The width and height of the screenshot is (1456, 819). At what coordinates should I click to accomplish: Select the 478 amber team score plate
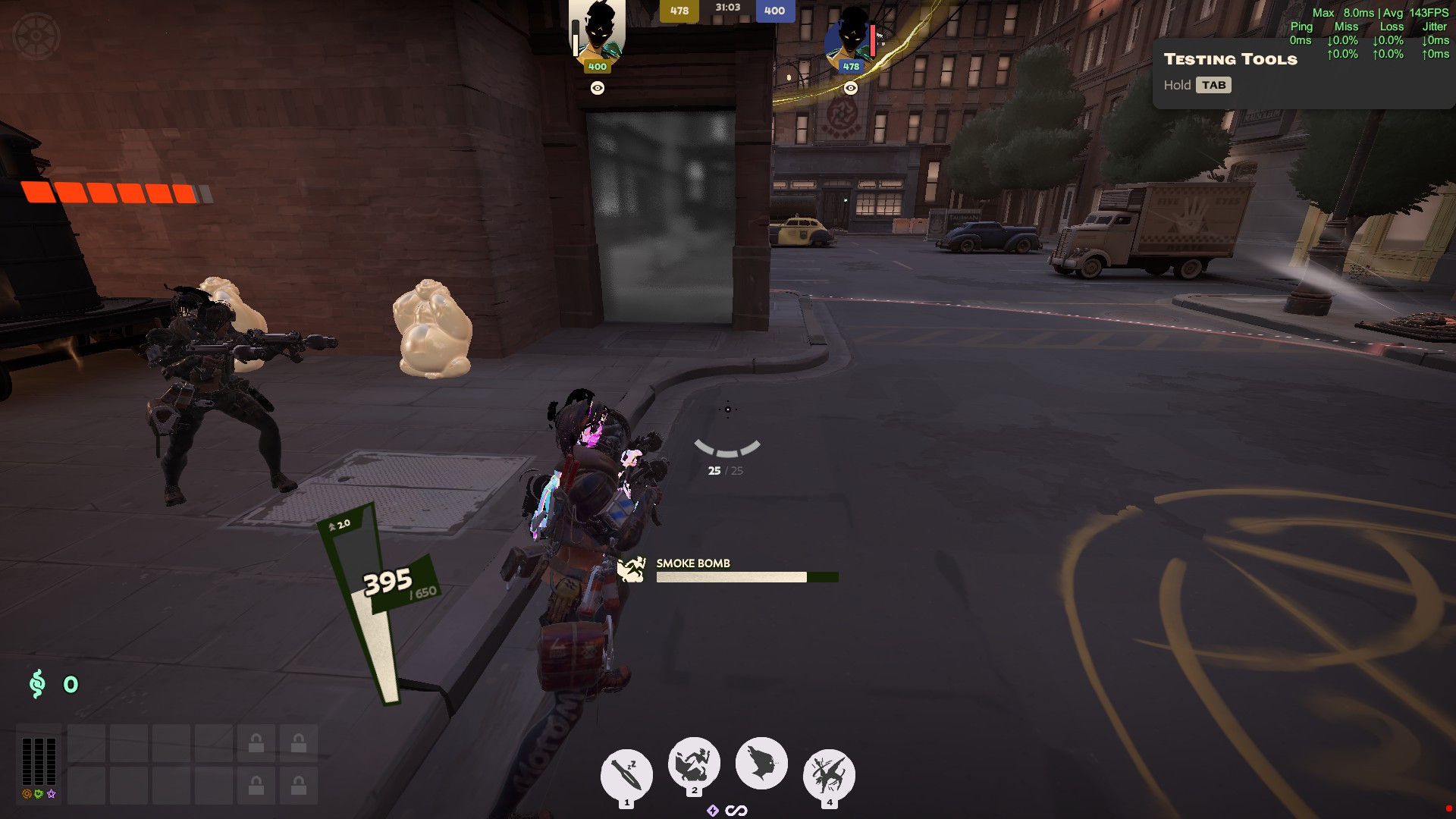tap(679, 11)
